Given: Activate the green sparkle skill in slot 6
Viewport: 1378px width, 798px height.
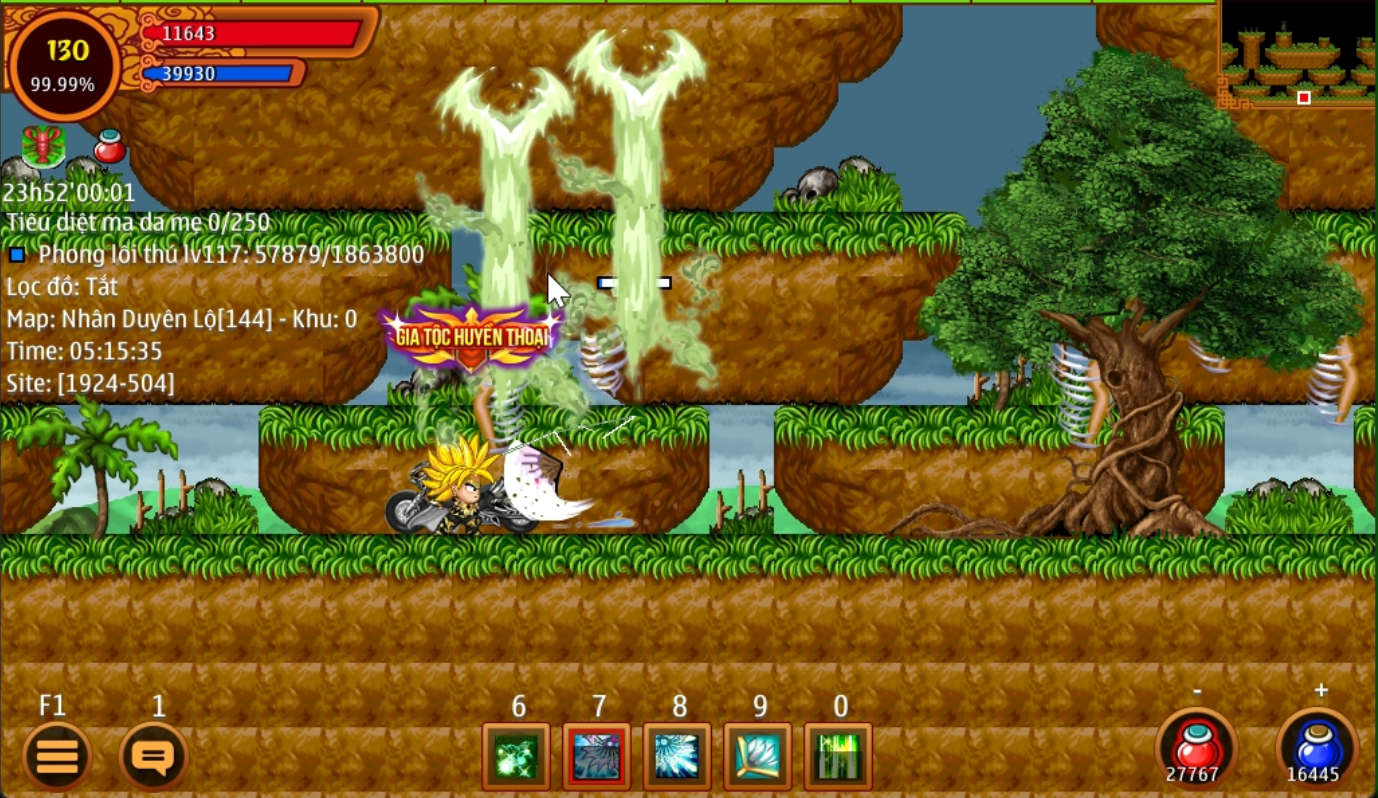Looking at the screenshot, I should (516, 757).
